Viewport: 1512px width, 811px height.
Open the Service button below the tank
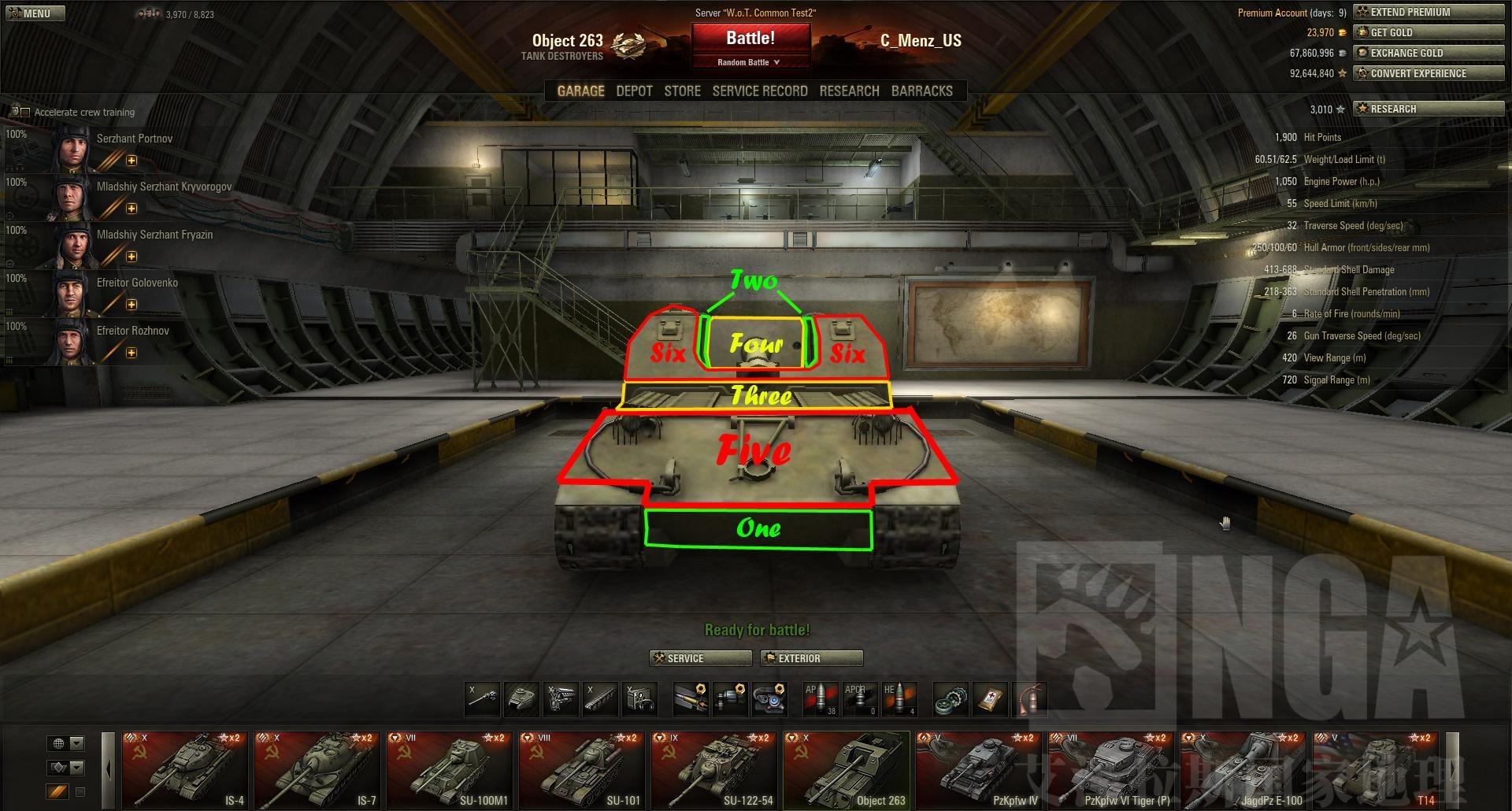[x=699, y=658]
